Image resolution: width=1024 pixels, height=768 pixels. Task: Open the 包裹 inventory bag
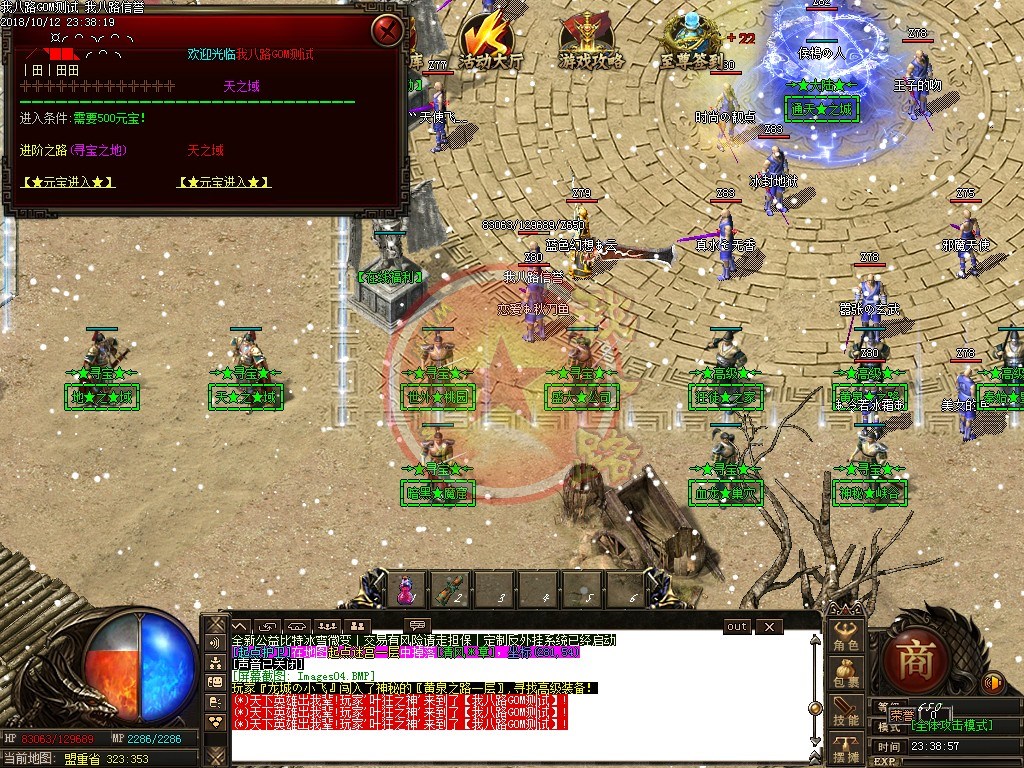(x=846, y=673)
